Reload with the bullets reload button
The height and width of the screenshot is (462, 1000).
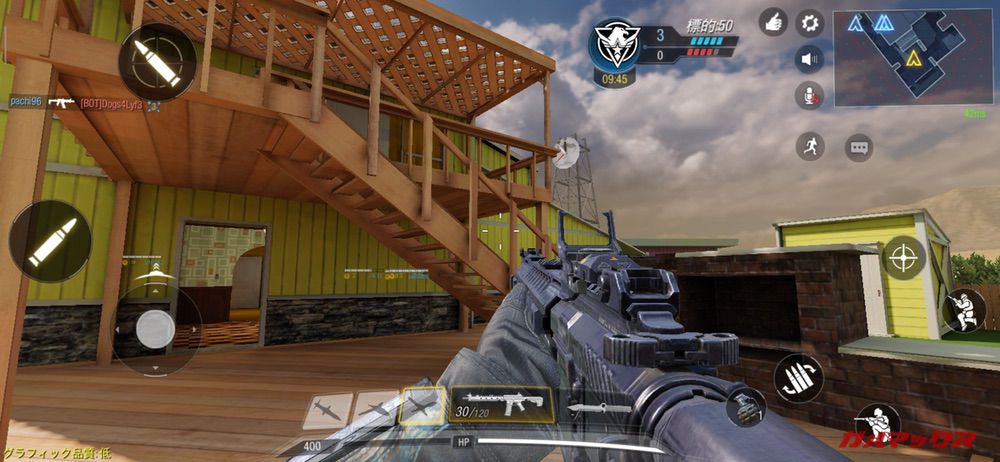coord(798,378)
